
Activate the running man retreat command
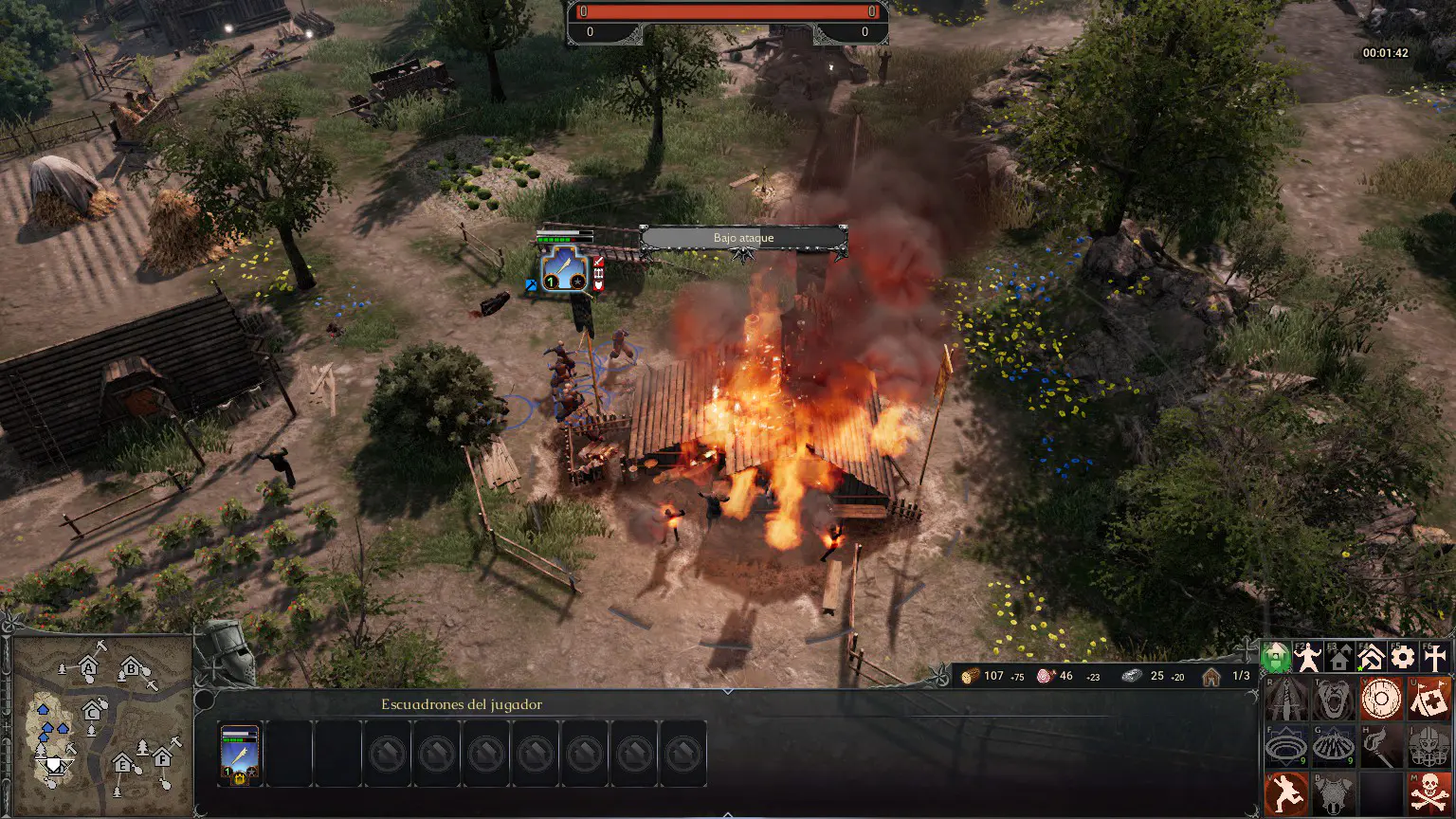[x=1286, y=792]
